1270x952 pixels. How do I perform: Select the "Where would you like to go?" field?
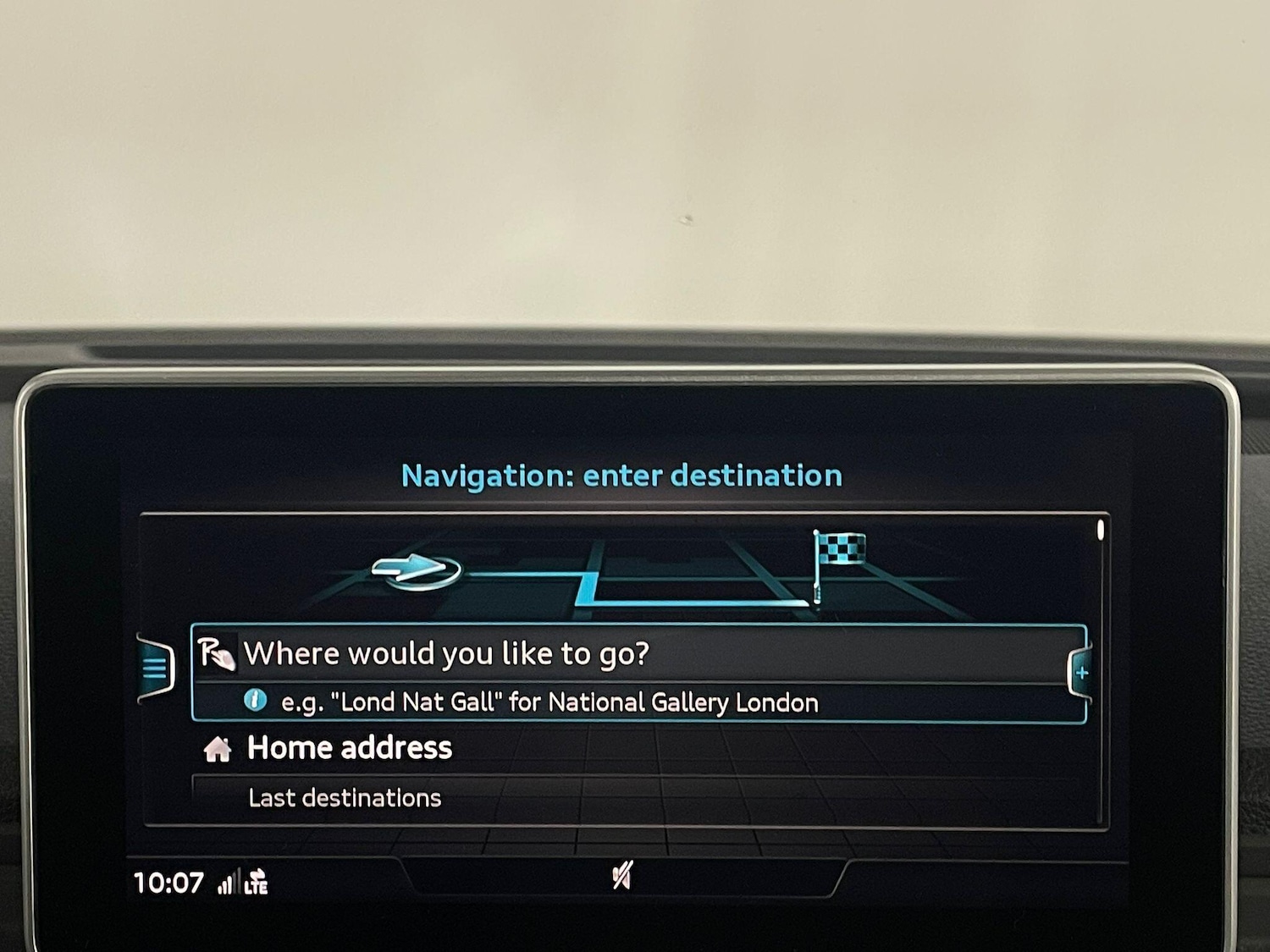pyautogui.click(x=637, y=654)
